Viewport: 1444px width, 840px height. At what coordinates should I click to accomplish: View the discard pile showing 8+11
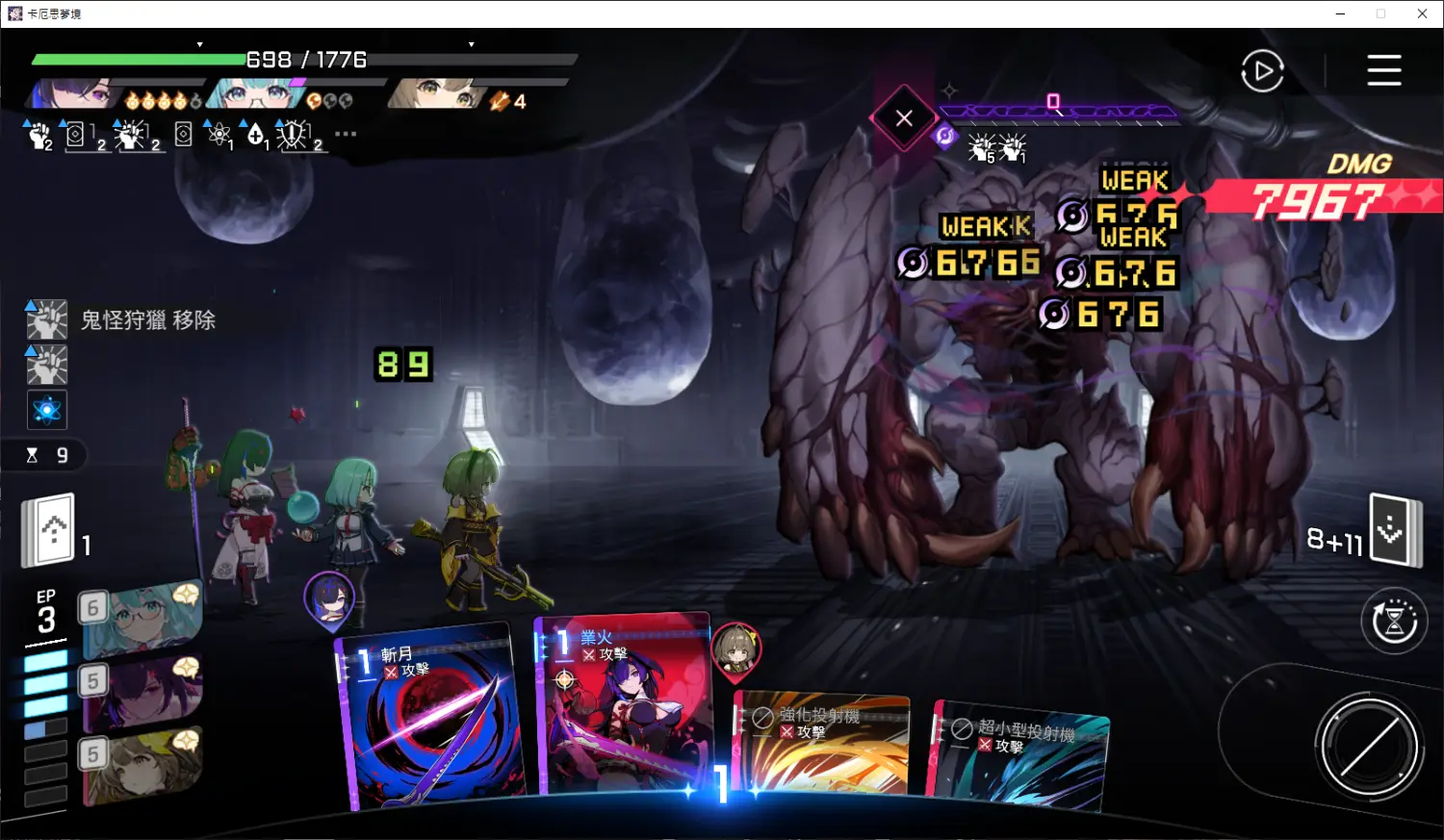1394,529
